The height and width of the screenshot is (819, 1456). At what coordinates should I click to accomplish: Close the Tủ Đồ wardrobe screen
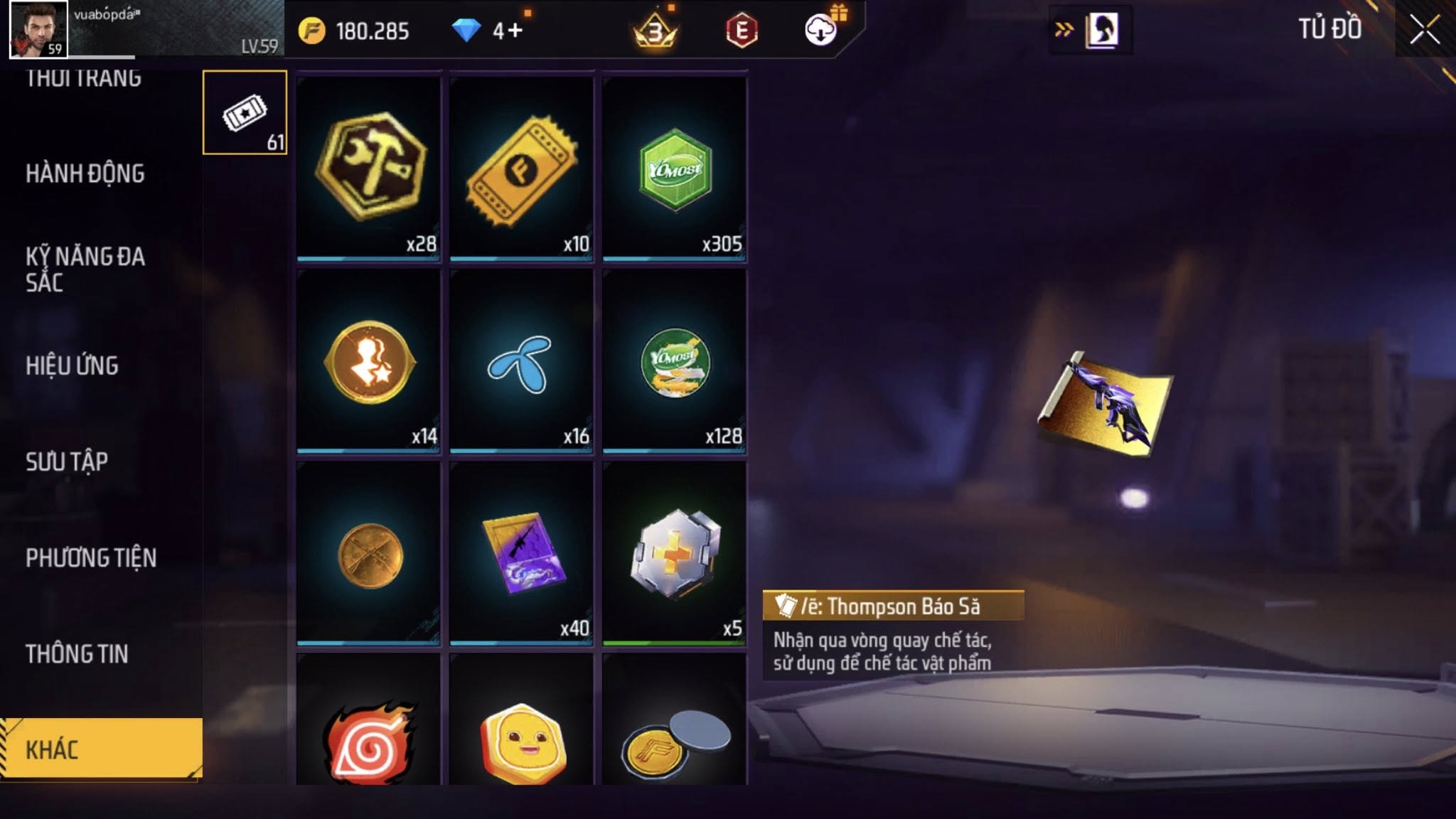coord(1425,30)
